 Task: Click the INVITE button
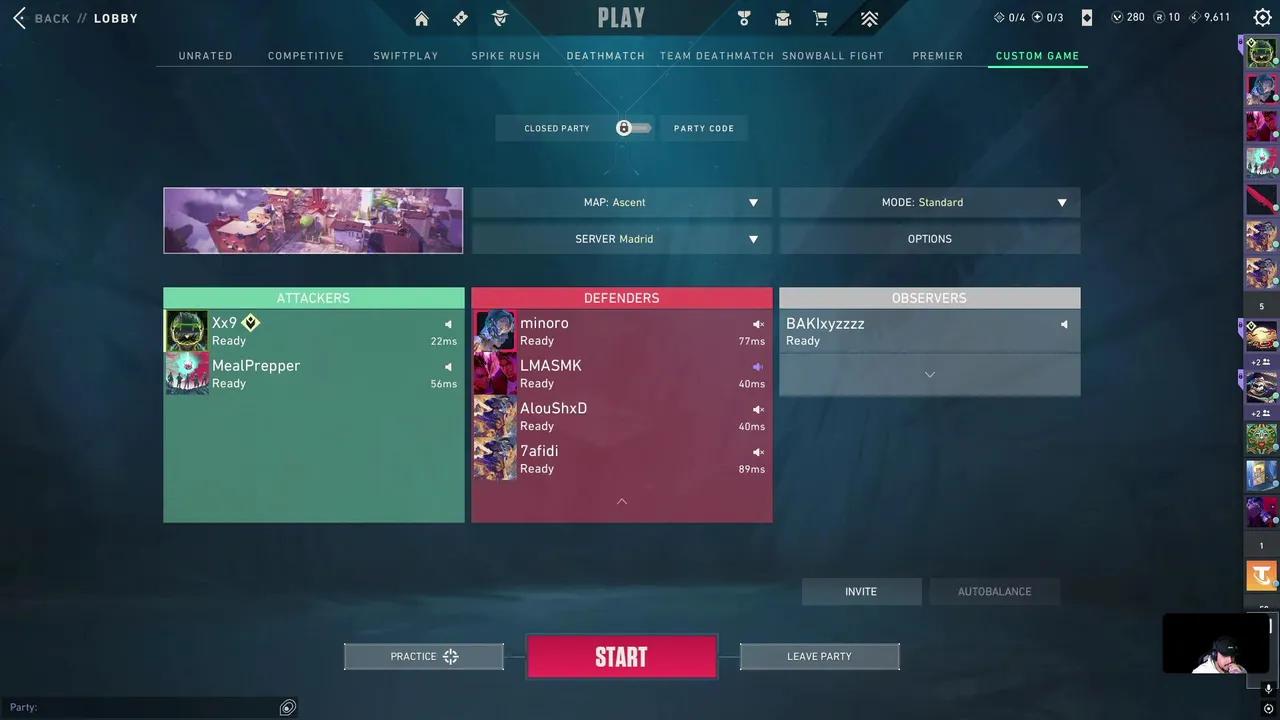click(860, 591)
